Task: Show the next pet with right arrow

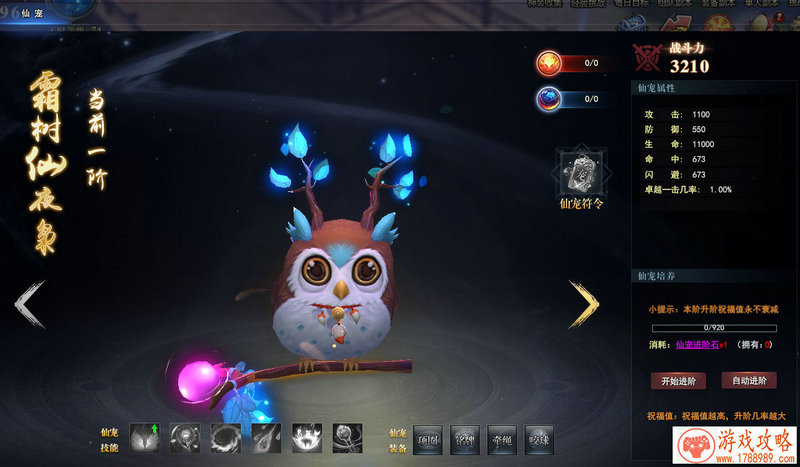Action: tap(584, 304)
